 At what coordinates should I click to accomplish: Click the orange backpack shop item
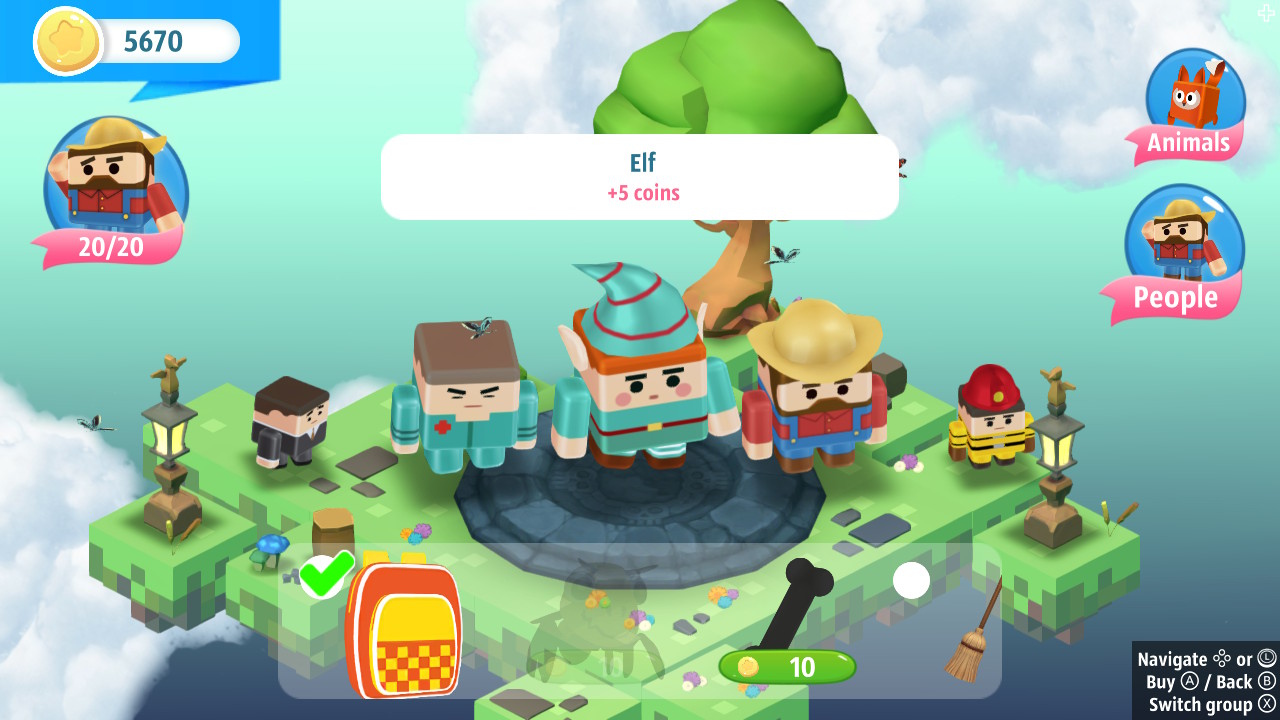[x=405, y=630]
